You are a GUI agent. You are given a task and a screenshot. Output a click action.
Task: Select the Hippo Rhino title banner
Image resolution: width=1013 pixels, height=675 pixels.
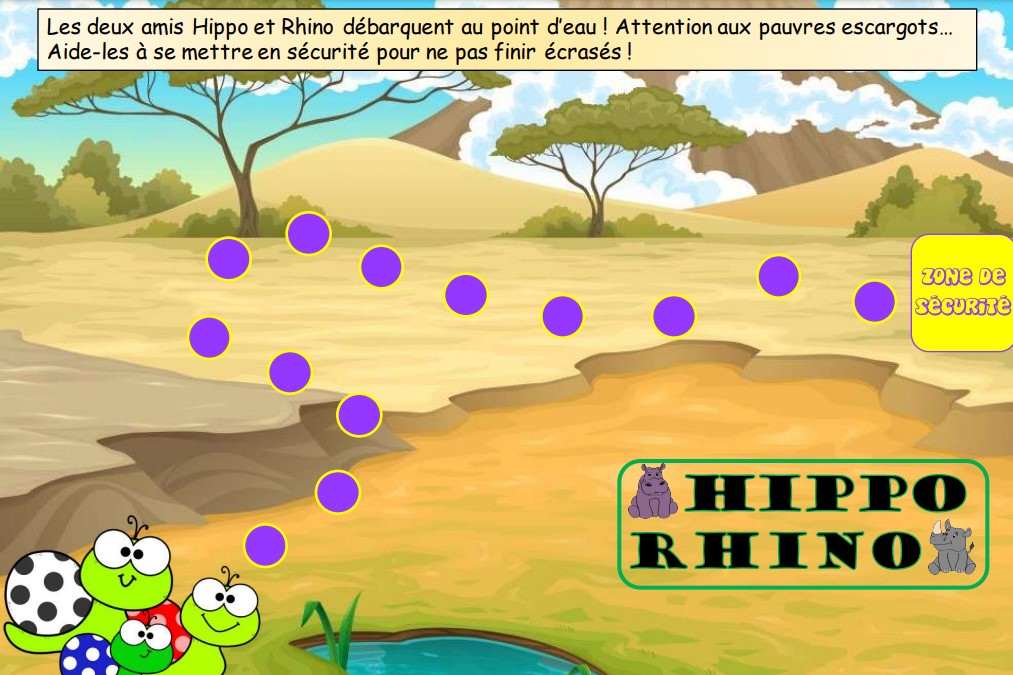click(802, 523)
